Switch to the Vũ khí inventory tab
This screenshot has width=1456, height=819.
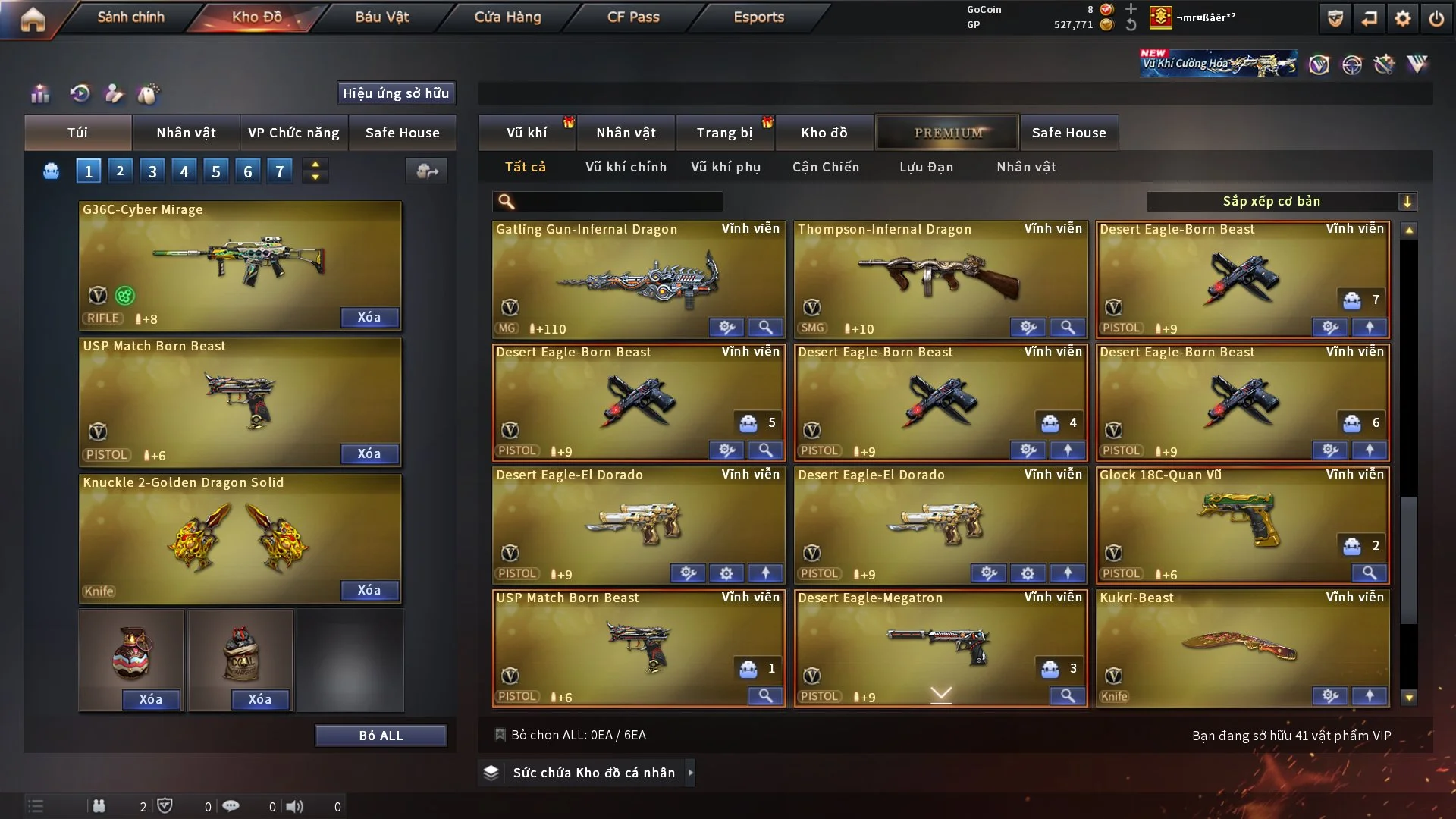click(x=526, y=133)
